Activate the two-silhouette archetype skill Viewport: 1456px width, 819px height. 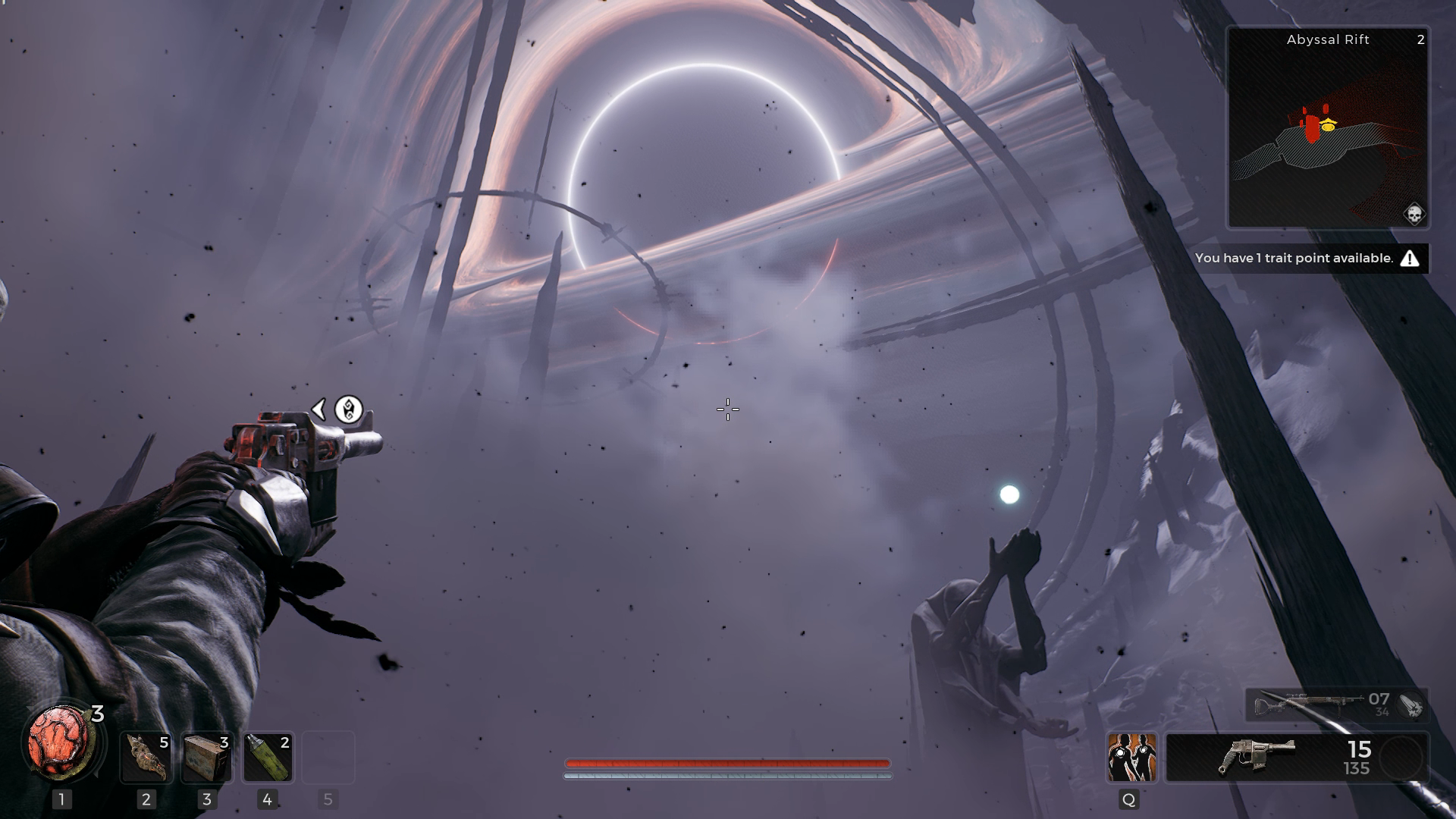tap(1131, 757)
